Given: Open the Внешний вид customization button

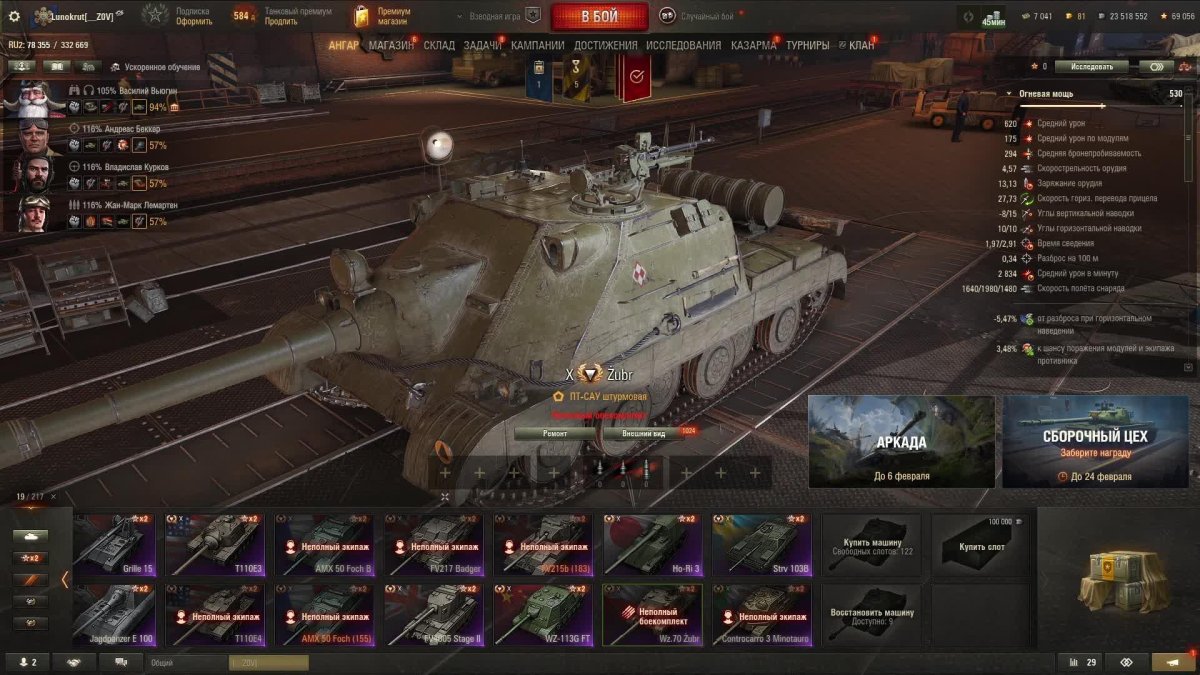Looking at the screenshot, I should 644,434.
